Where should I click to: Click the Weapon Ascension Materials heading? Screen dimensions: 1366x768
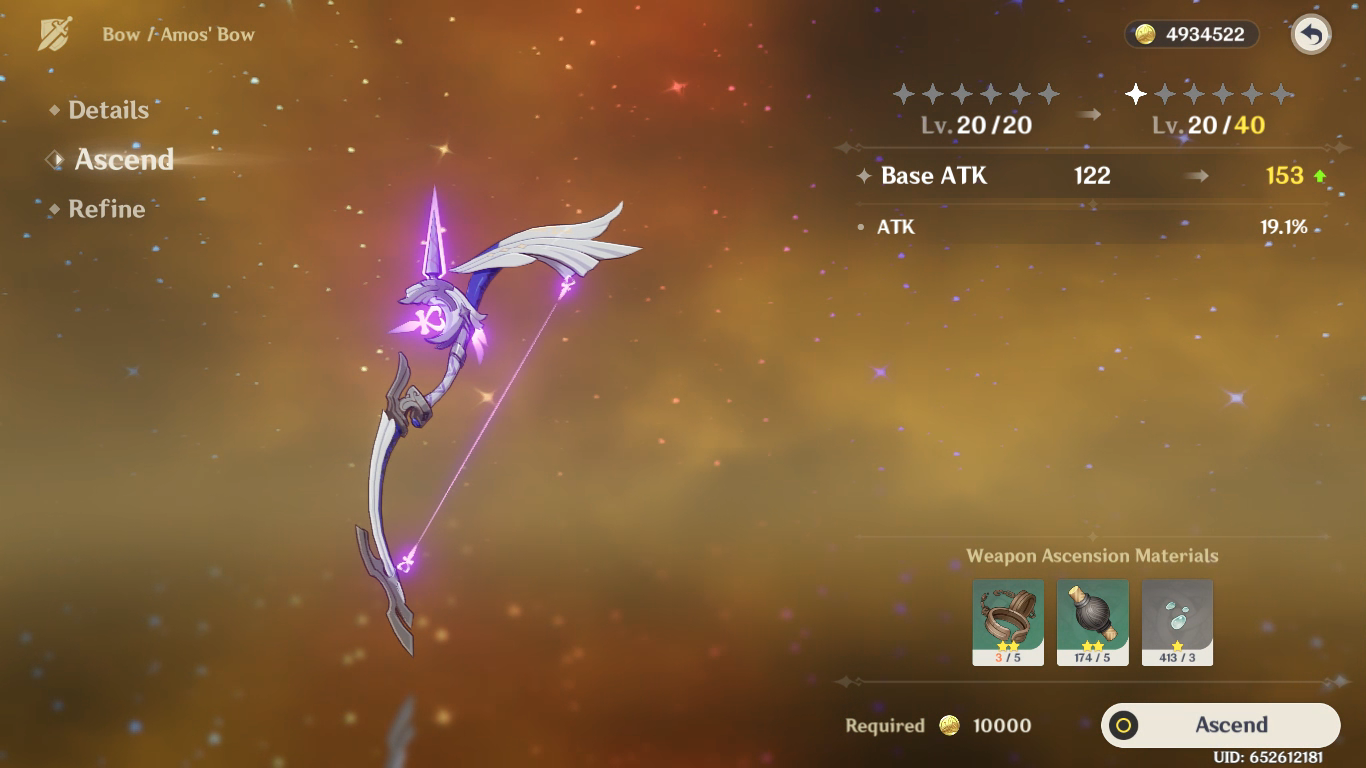(x=1091, y=555)
